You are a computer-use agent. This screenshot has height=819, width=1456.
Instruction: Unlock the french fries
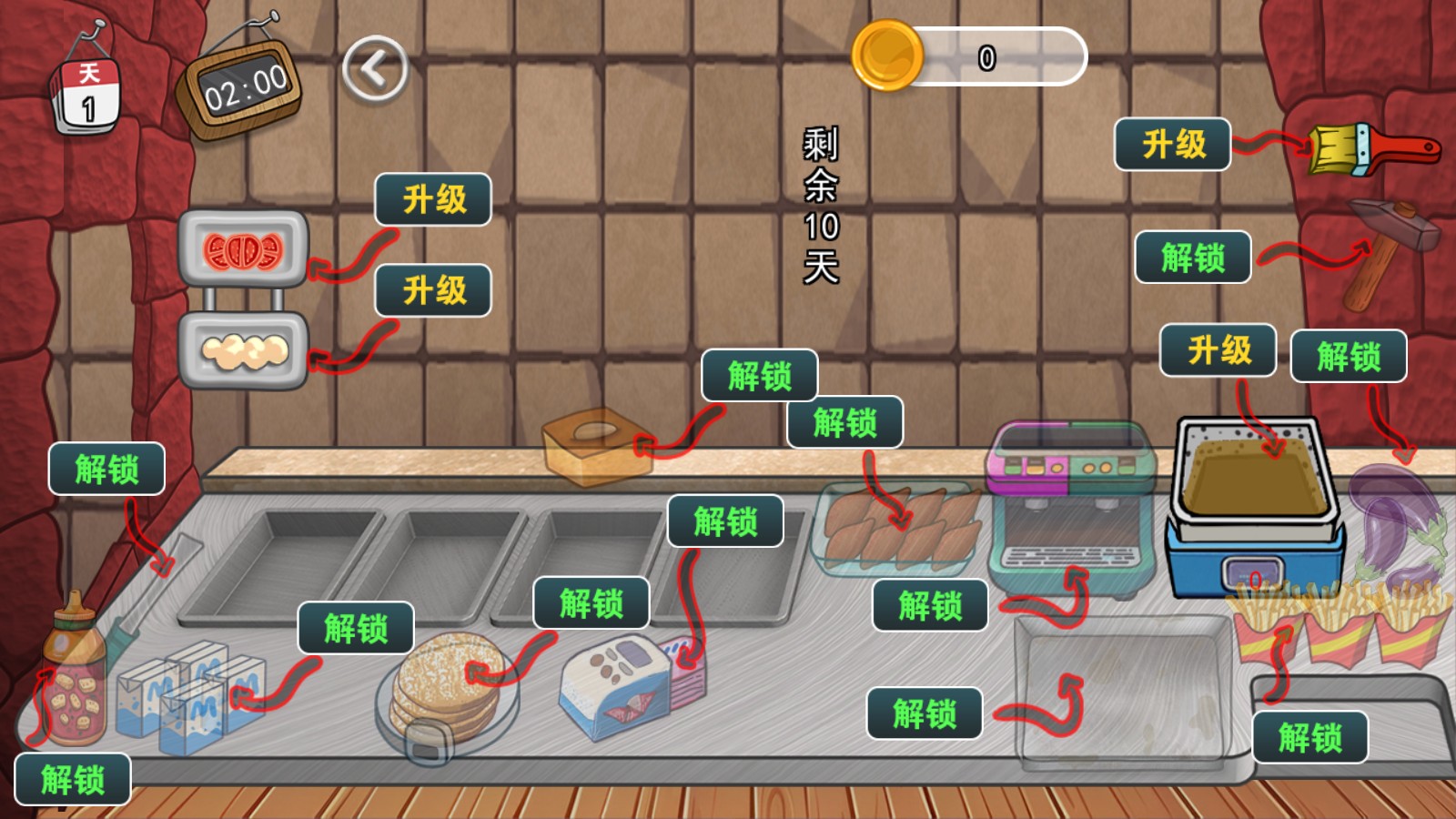(x=1309, y=736)
